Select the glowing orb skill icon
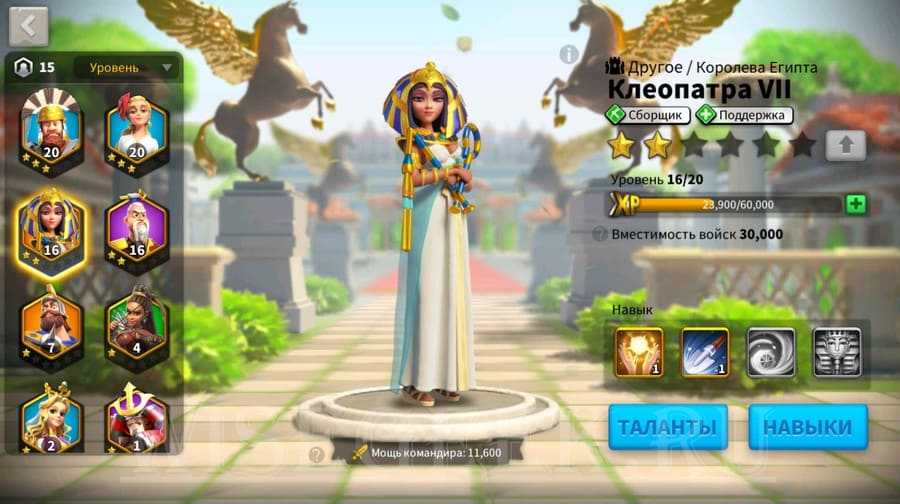Screen dimensions: 900x504 639,352
